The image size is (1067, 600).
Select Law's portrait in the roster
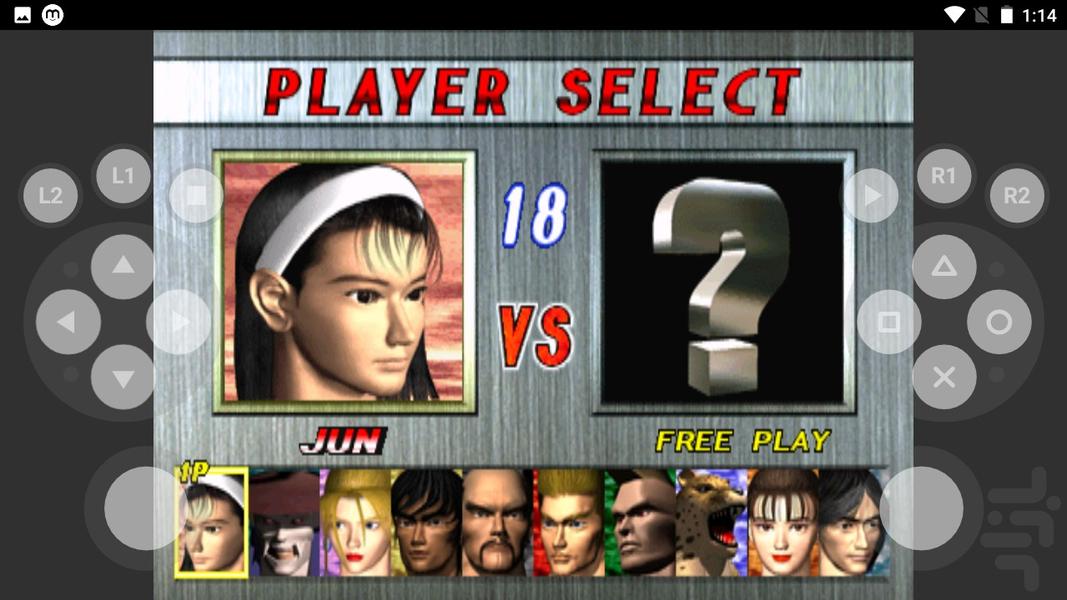(x=426, y=523)
